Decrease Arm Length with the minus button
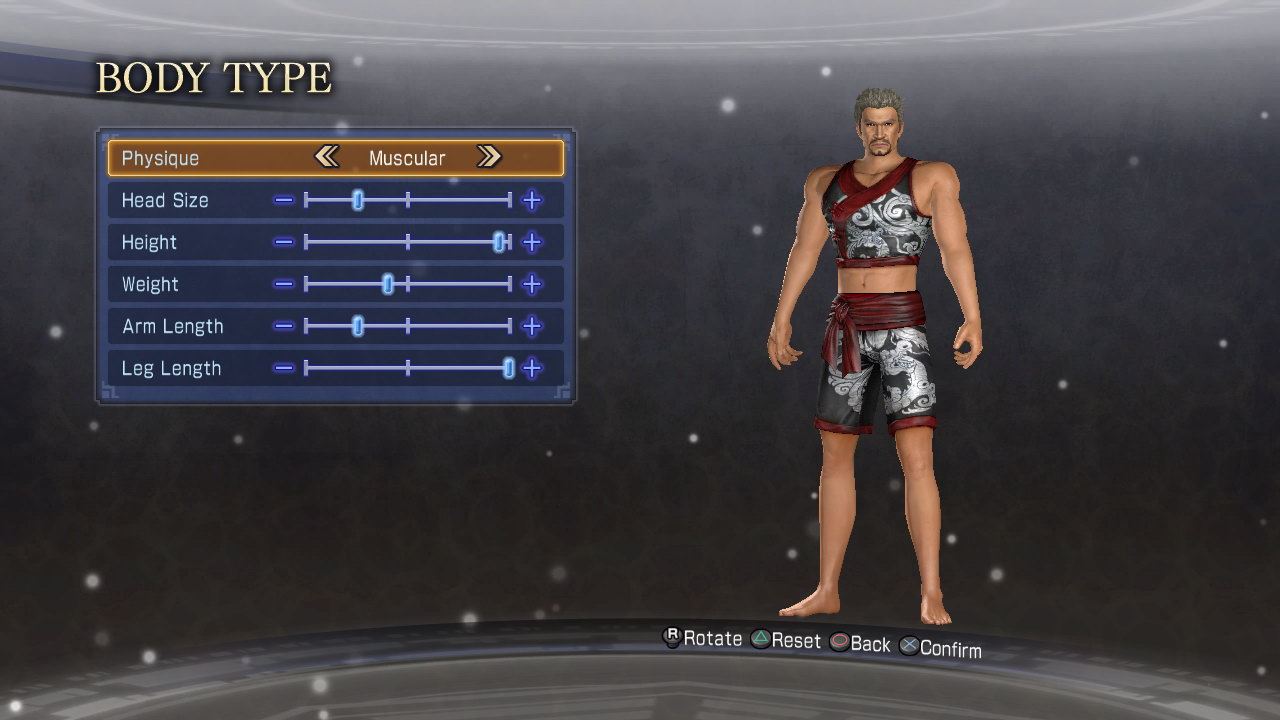The image size is (1280, 720). coord(284,326)
